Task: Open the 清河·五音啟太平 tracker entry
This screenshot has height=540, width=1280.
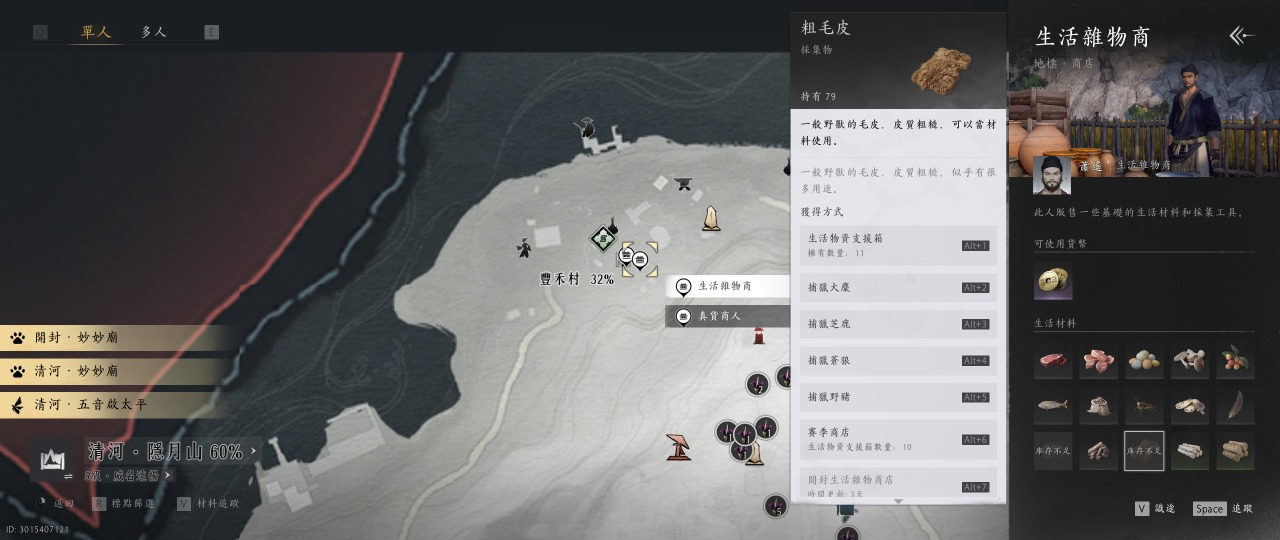Action: (x=115, y=405)
